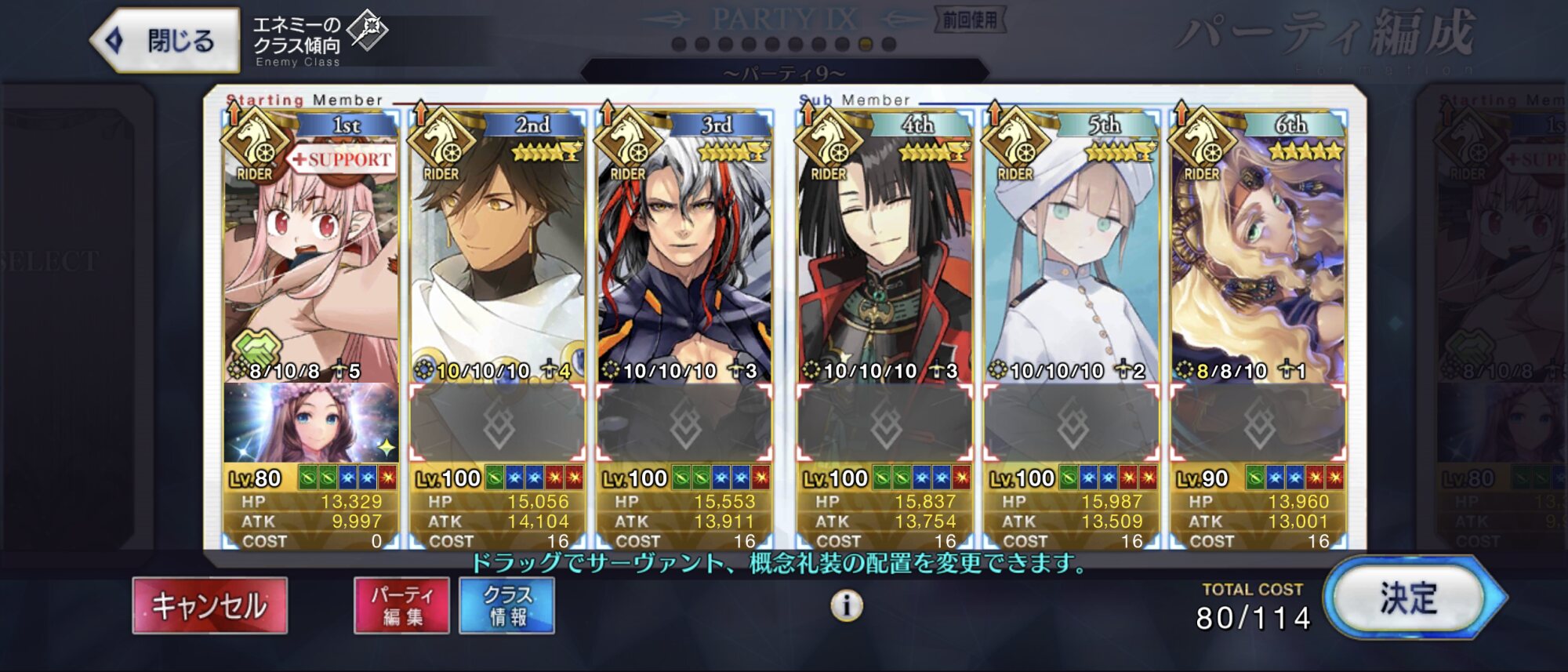Click the empty craft essence slot under 6th servant
1568x672 pixels.
point(1258,423)
